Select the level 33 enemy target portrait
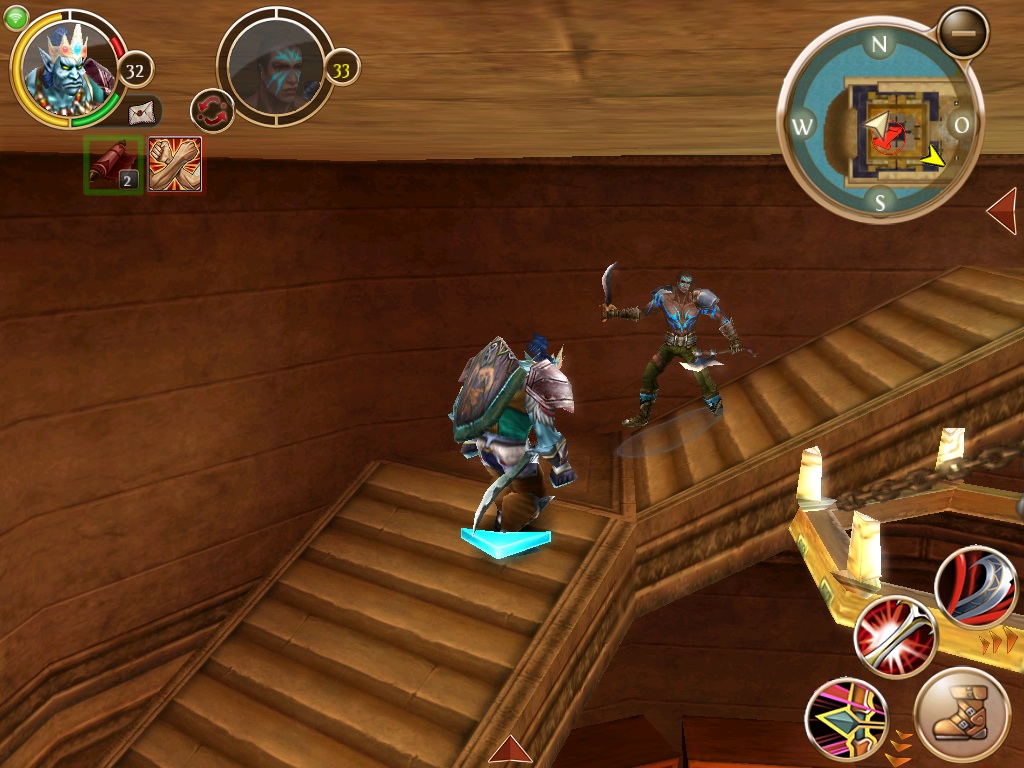The height and width of the screenshot is (768, 1024). click(x=275, y=66)
